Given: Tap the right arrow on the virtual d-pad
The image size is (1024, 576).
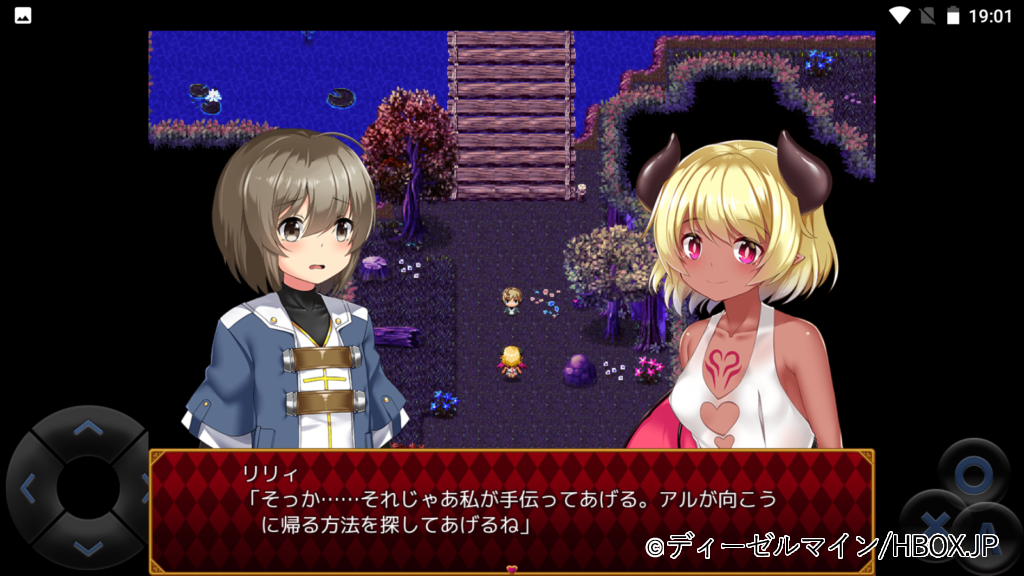Looking at the screenshot, I should click(141, 489).
